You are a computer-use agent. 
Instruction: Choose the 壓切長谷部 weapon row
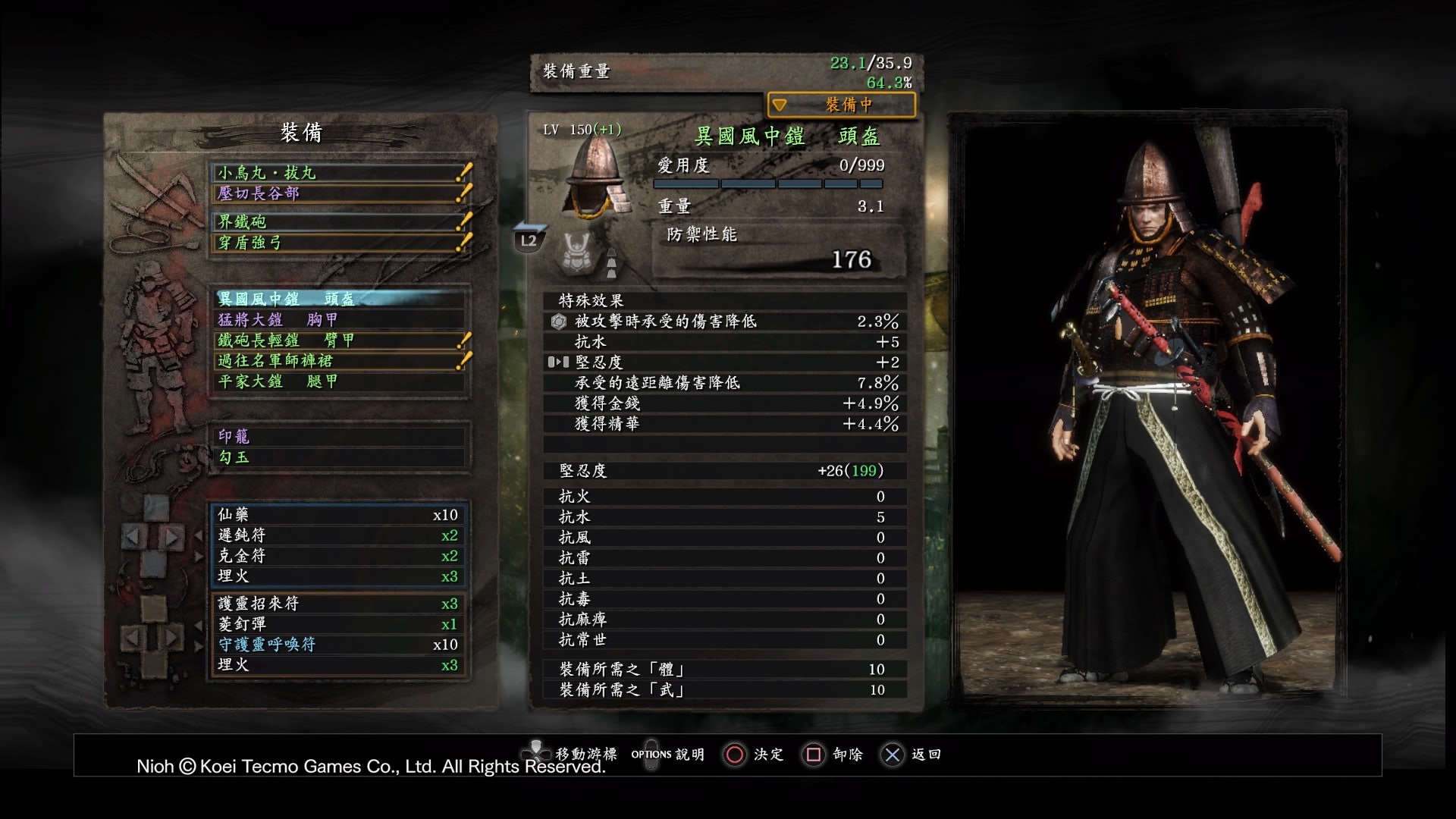click(x=337, y=193)
